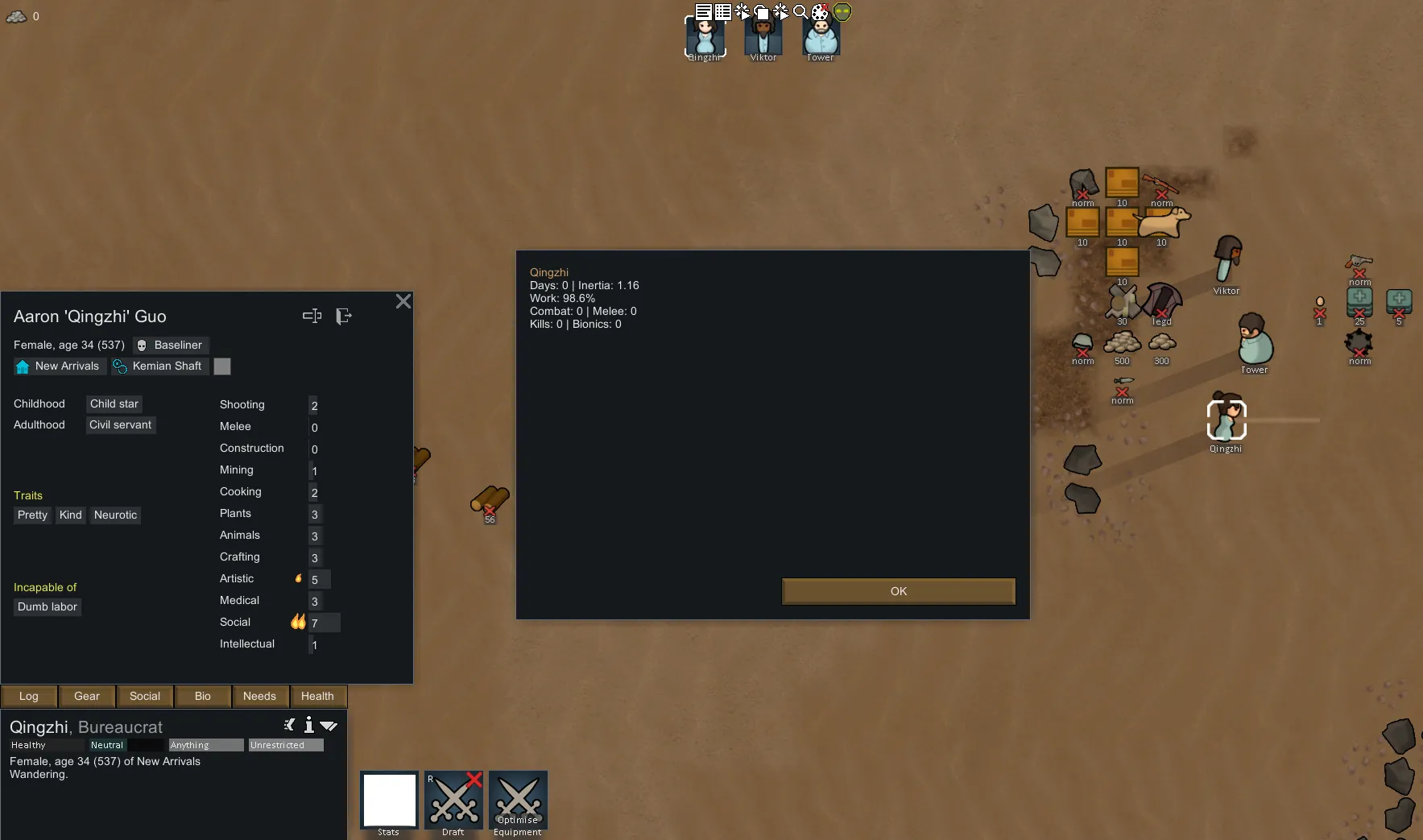Screen dimensions: 1423x840
Task: Click the magnifying glass icon at top
Action: (800, 11)
